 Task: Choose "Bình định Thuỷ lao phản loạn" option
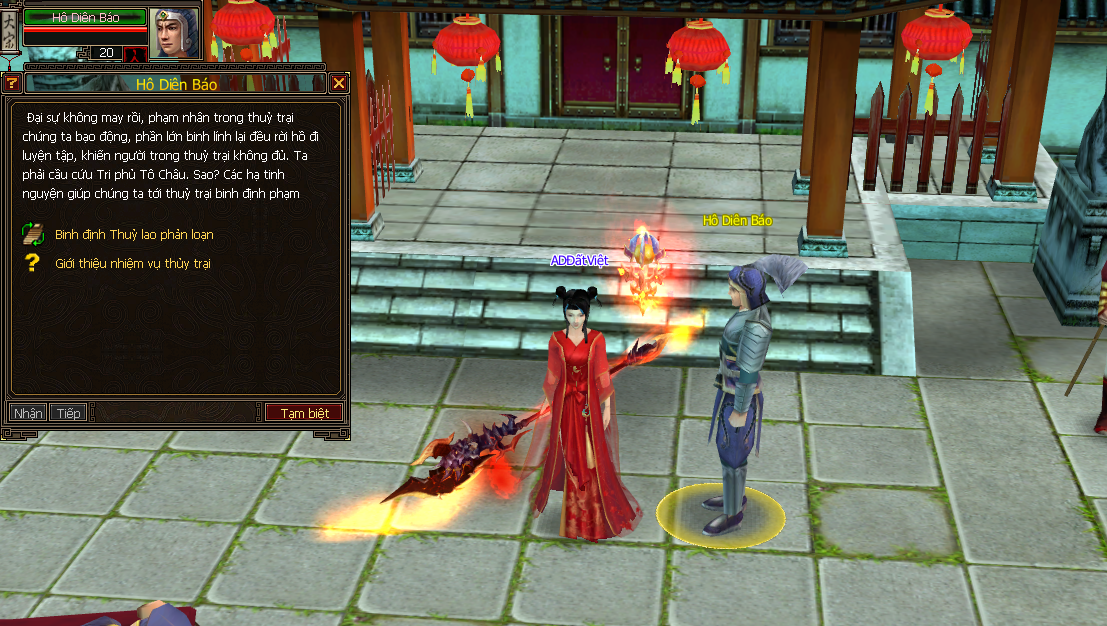pos(134,235)
